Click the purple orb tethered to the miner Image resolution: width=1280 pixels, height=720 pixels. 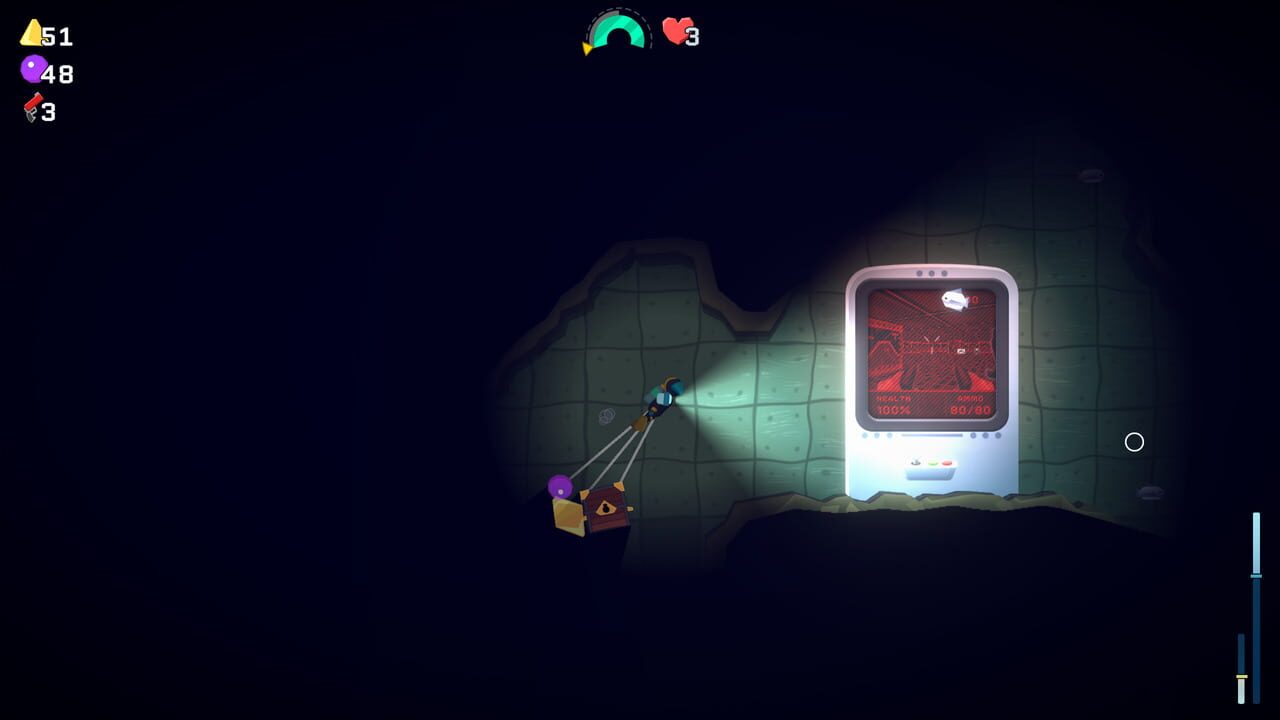click(560, 489)
